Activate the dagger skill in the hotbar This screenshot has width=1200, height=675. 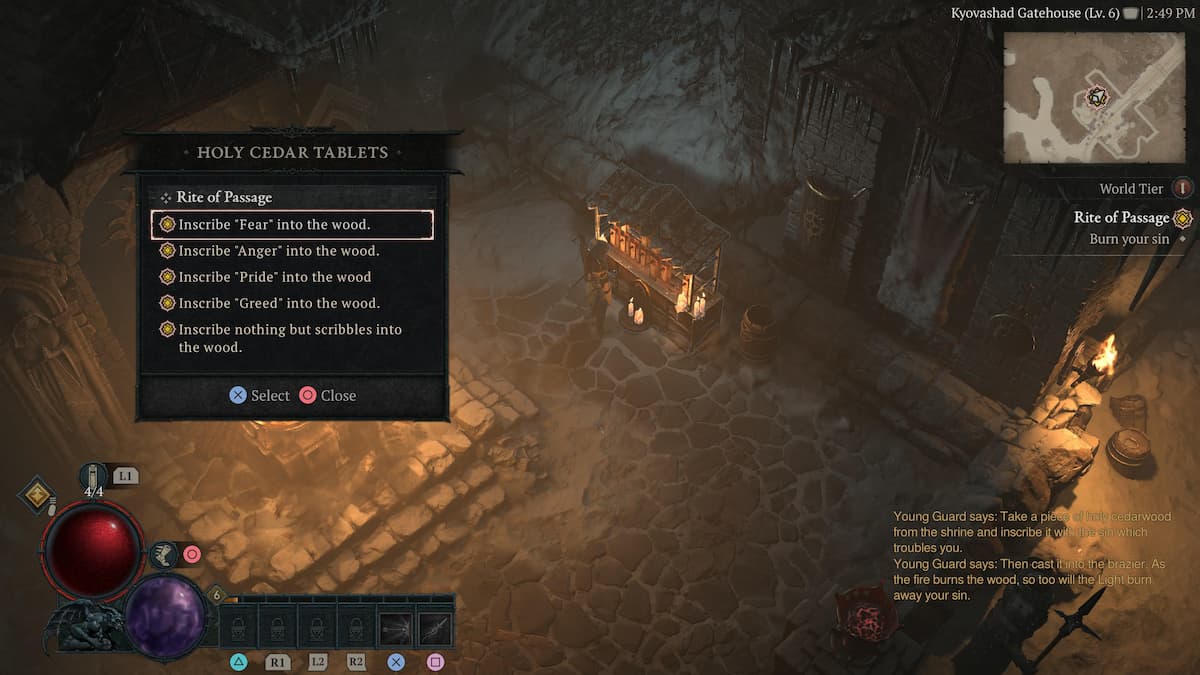(435, 628)
